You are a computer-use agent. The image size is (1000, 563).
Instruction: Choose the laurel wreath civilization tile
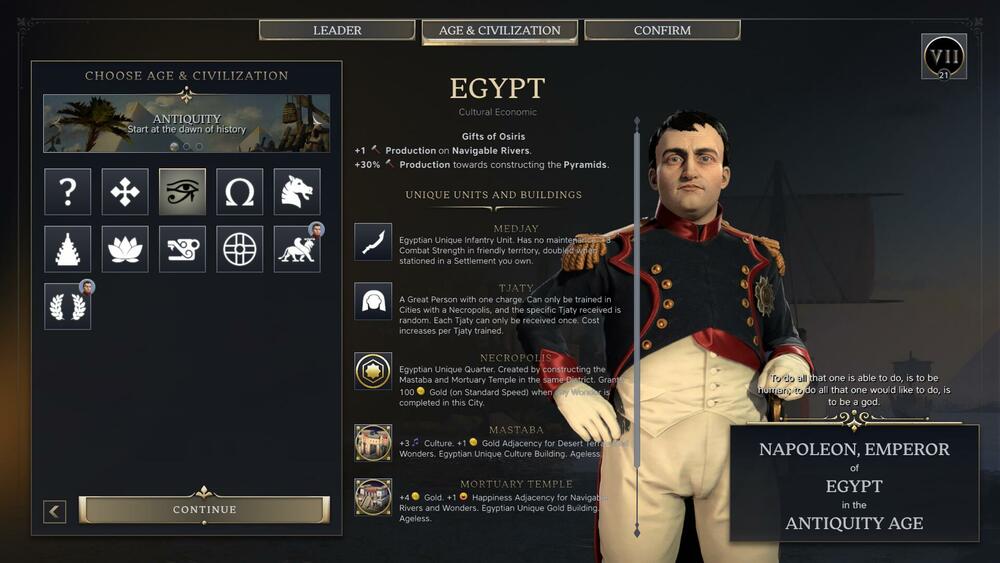pyautogui.click(x=67, y=306)
